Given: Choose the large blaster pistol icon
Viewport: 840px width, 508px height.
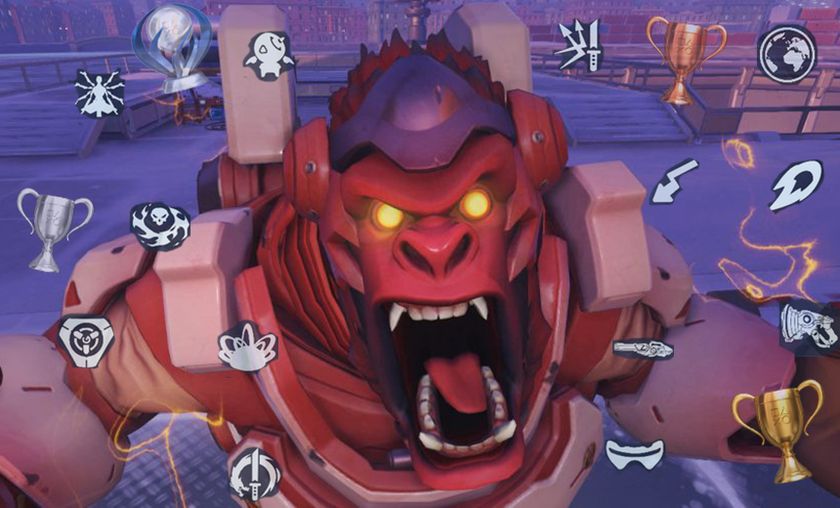Looking at the screenshot, I should [x=808, y=325].
